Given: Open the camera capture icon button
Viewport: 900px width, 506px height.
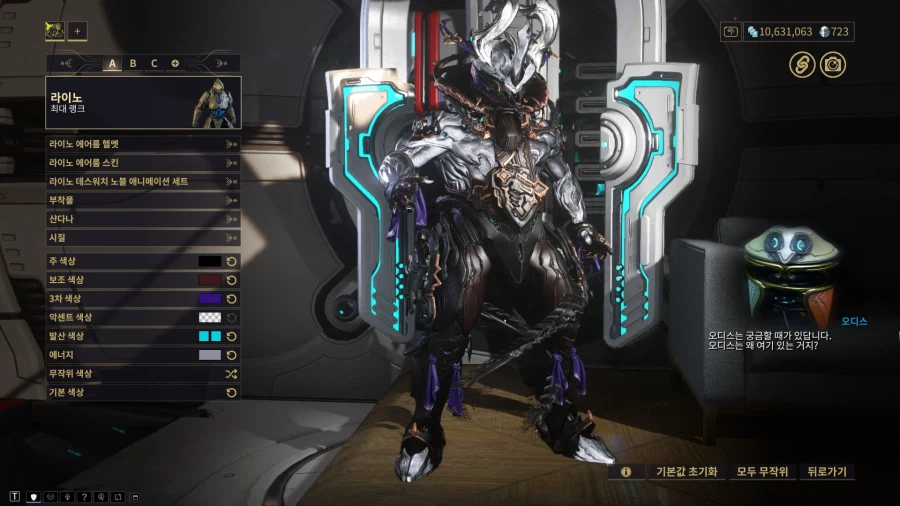Looking at the screenshot, I should [x=831, y=65].
